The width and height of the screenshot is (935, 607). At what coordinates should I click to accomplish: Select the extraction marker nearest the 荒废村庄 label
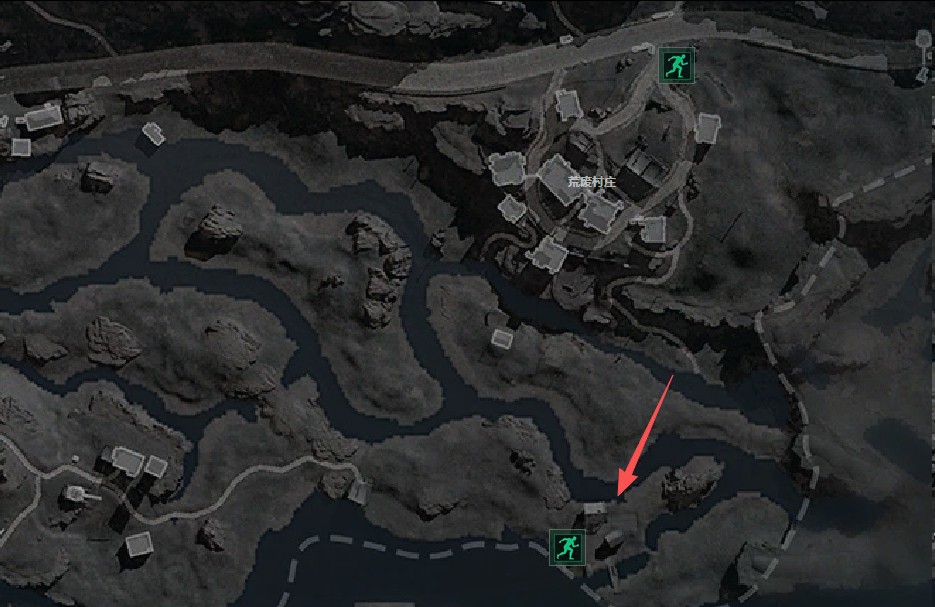click(675, 66)
